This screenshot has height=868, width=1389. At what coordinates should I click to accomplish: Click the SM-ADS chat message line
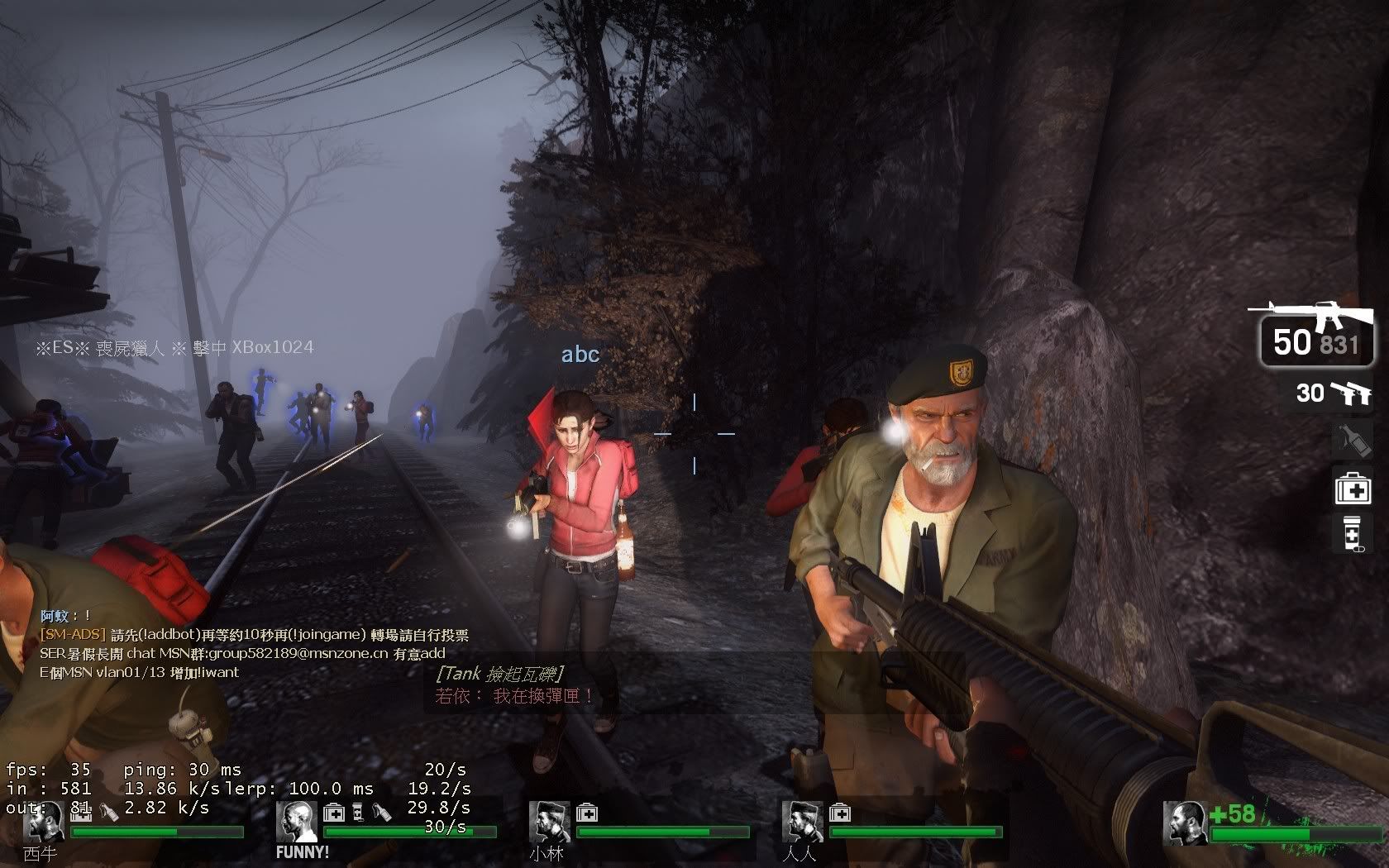coord(255,635)
